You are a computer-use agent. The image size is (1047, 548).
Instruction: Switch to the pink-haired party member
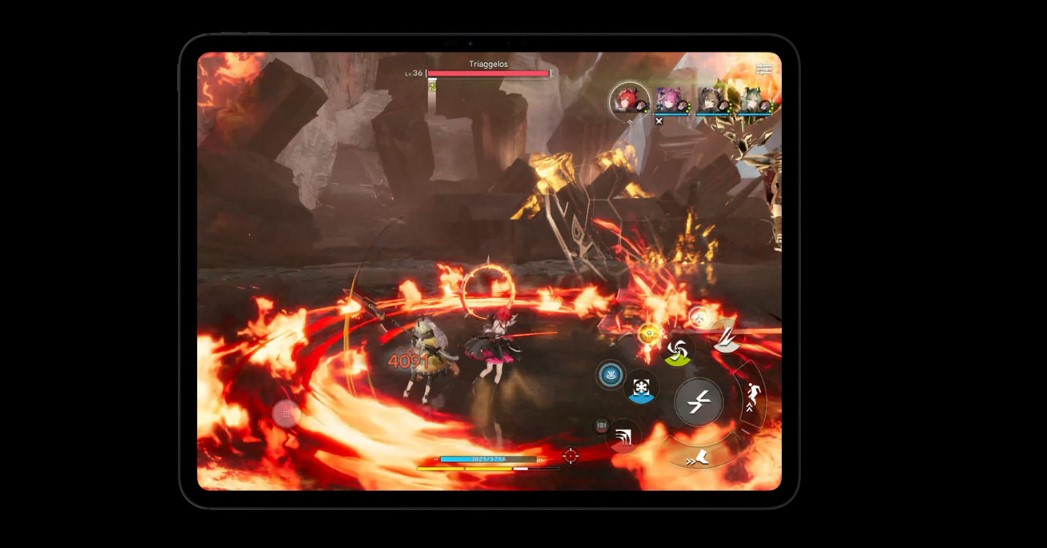coord(674,101)
